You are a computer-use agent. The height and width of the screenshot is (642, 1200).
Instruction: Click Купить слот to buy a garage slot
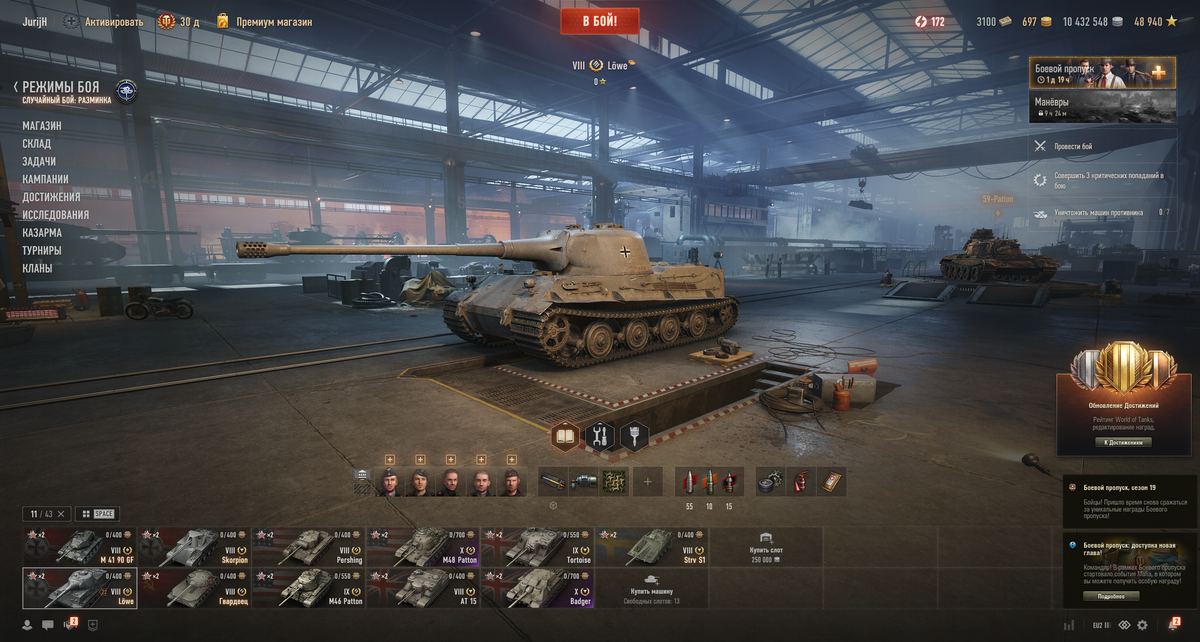click(x=766, y=546)
